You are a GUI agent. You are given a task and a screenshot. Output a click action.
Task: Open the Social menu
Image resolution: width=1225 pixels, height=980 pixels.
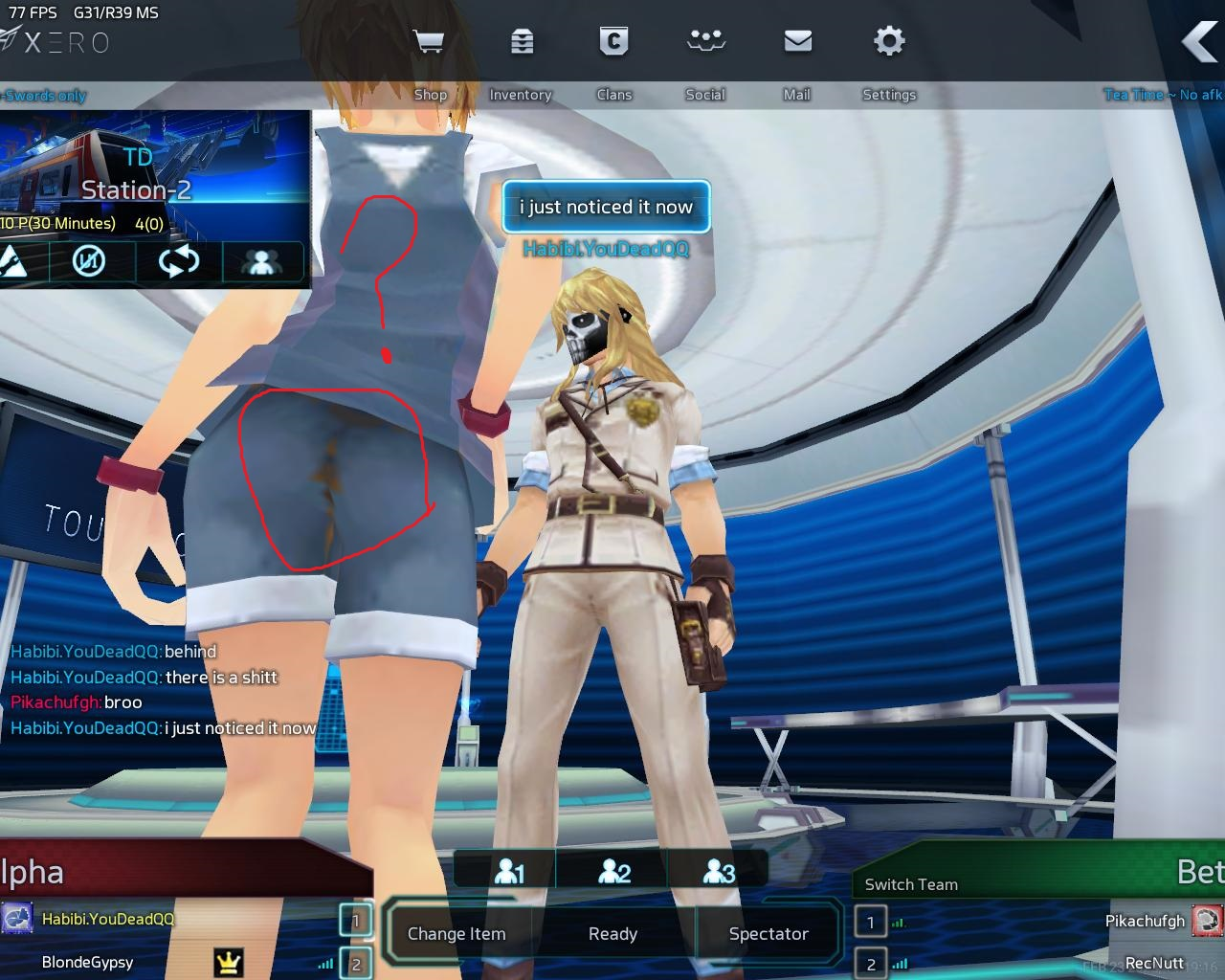click(705, 42)
